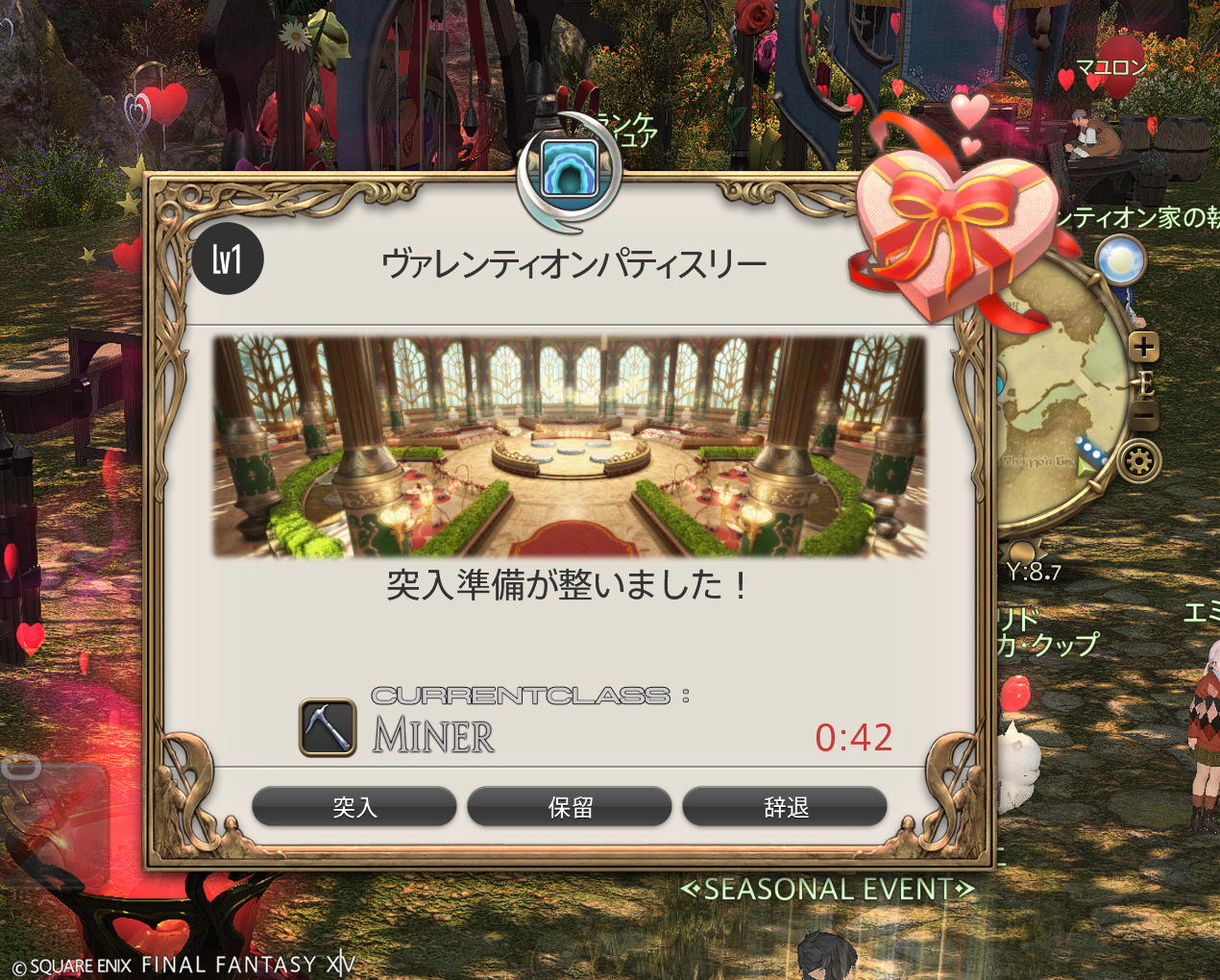Viewport: 1220px width, 980px height.
Task: Zoom out the minimap with minus button
Action: 1143,418
